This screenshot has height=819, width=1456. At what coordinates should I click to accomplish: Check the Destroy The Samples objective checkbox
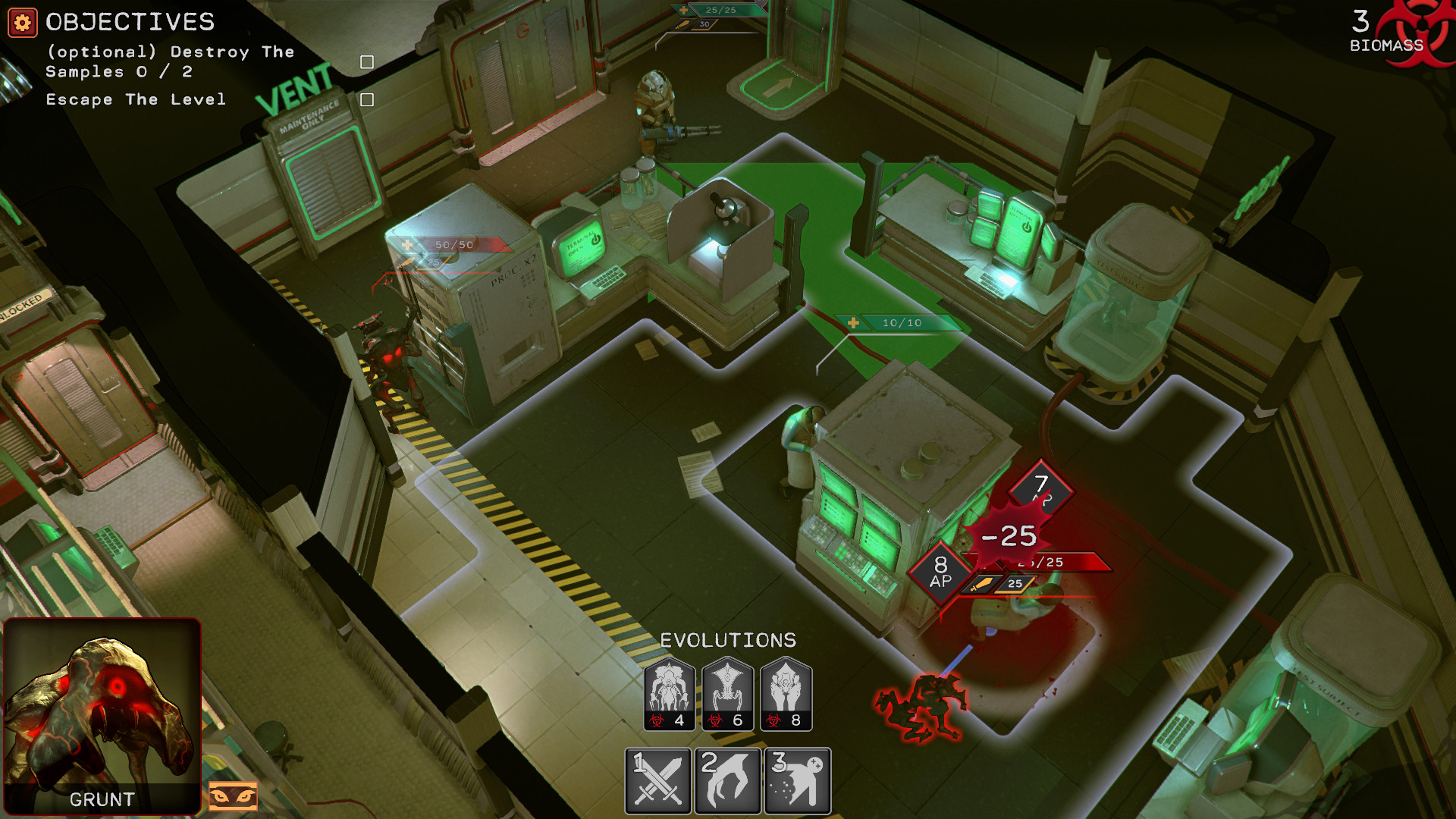367,61
